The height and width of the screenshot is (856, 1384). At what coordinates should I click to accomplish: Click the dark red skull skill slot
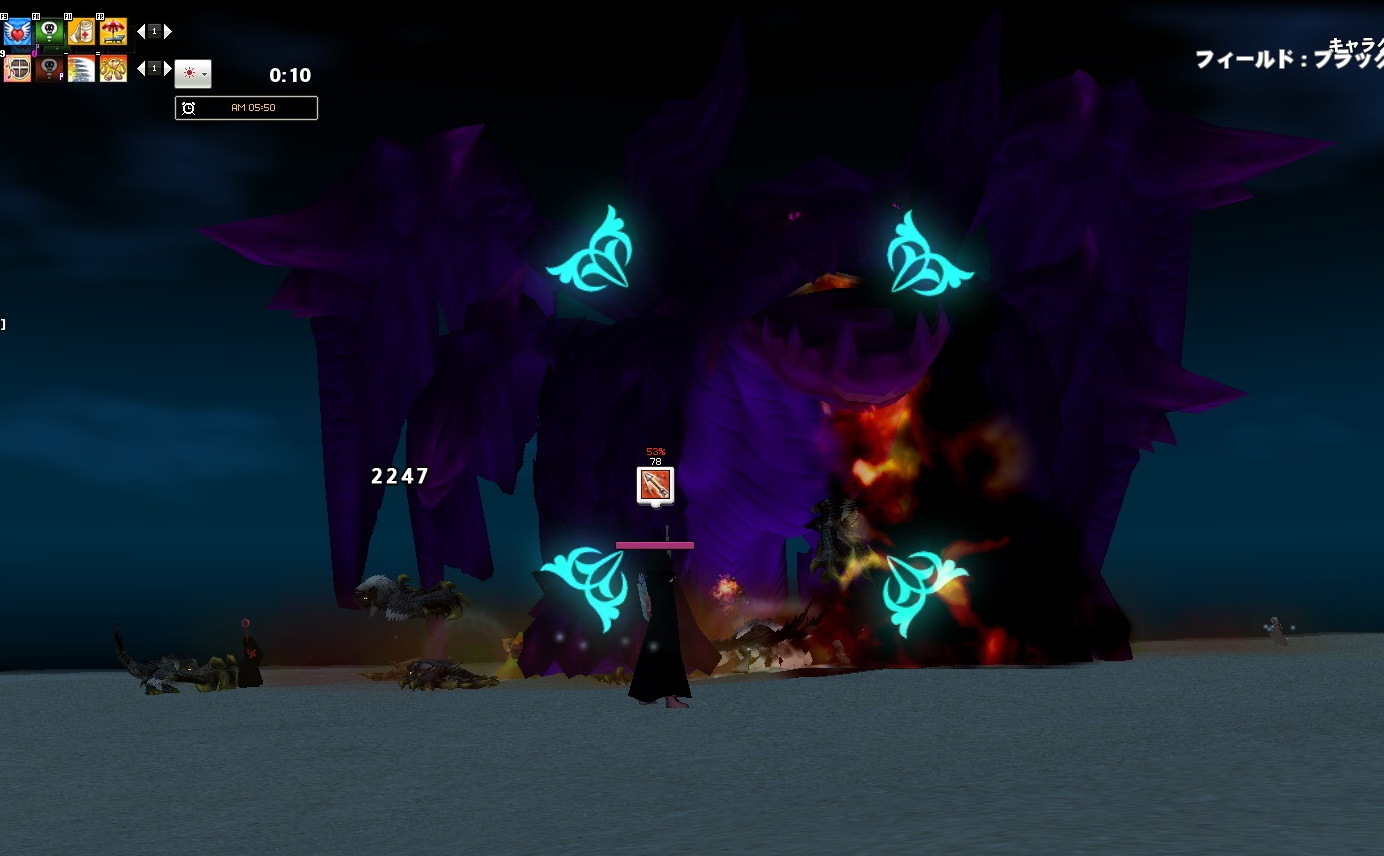pyautogui.click(x=50, y=69)
